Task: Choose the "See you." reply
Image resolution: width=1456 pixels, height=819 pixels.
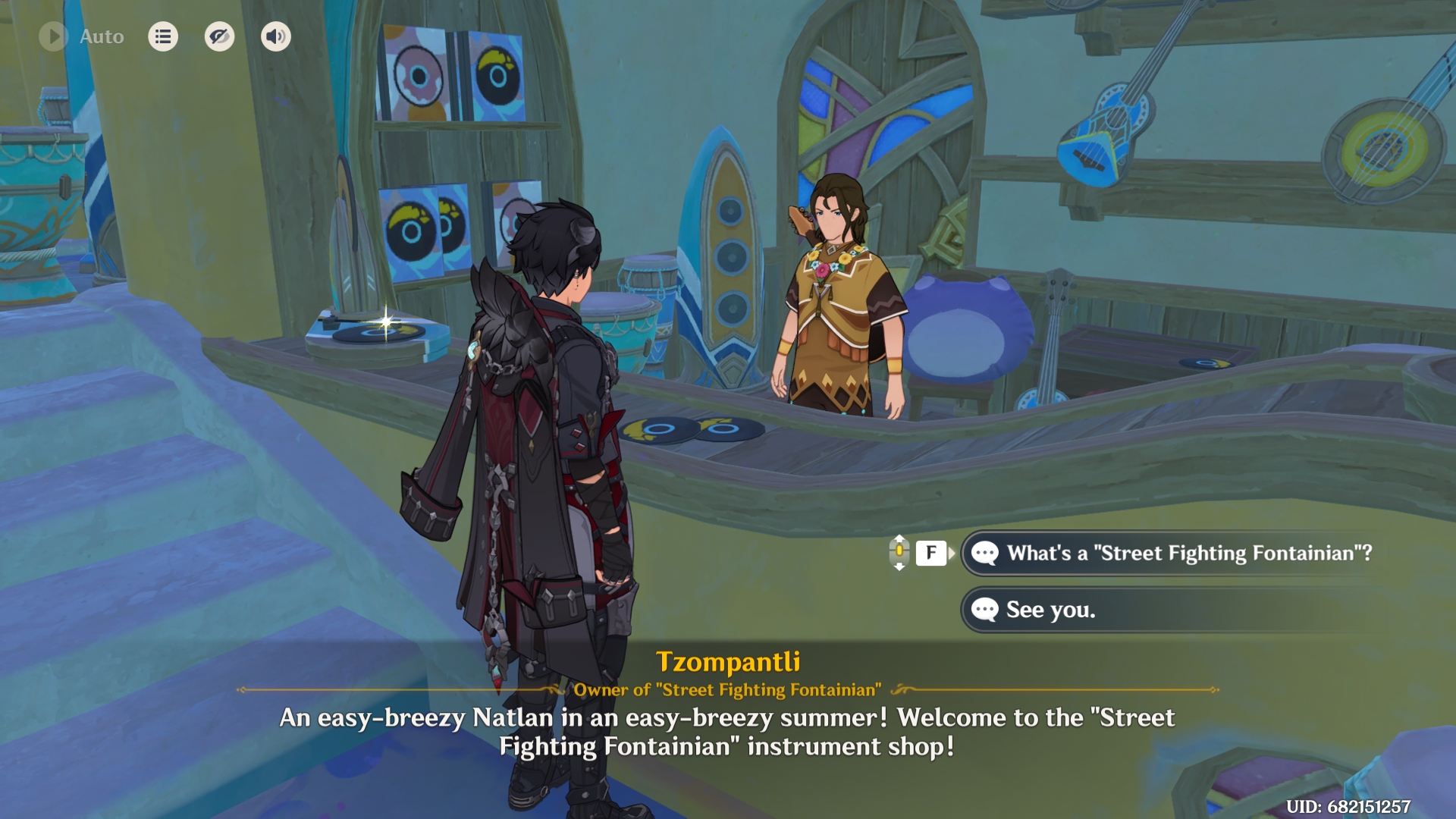Action: [x=1050, y=610]
